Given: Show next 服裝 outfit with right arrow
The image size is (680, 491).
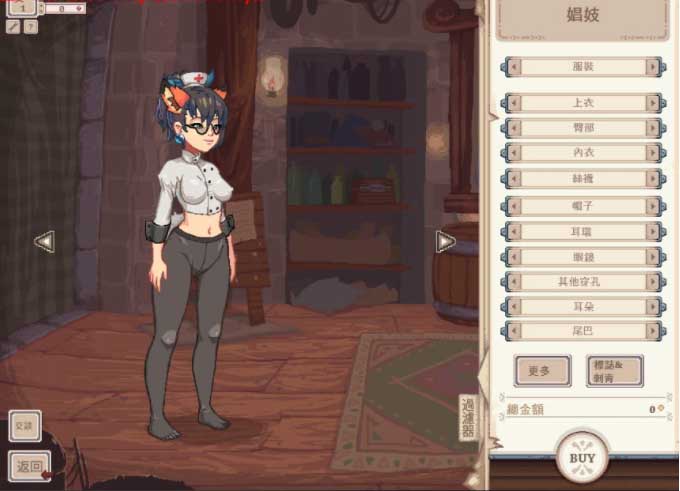Looking at the screenshot, I should click(x=654, y=67).
